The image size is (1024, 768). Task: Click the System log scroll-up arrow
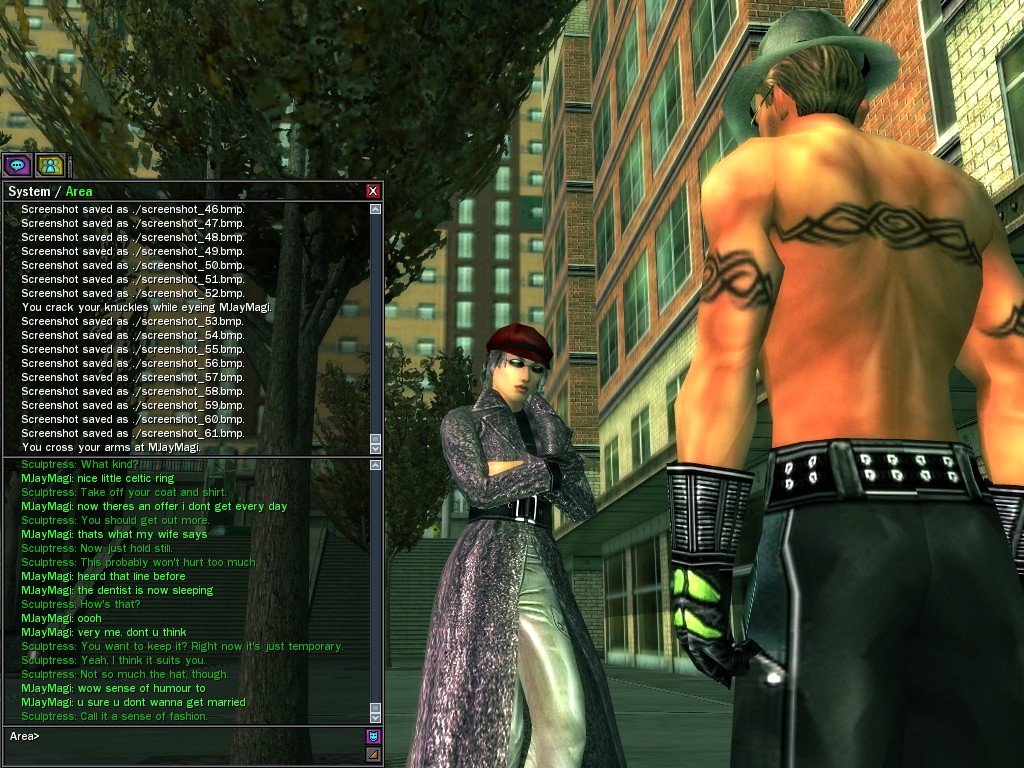(x=376, y=210)
